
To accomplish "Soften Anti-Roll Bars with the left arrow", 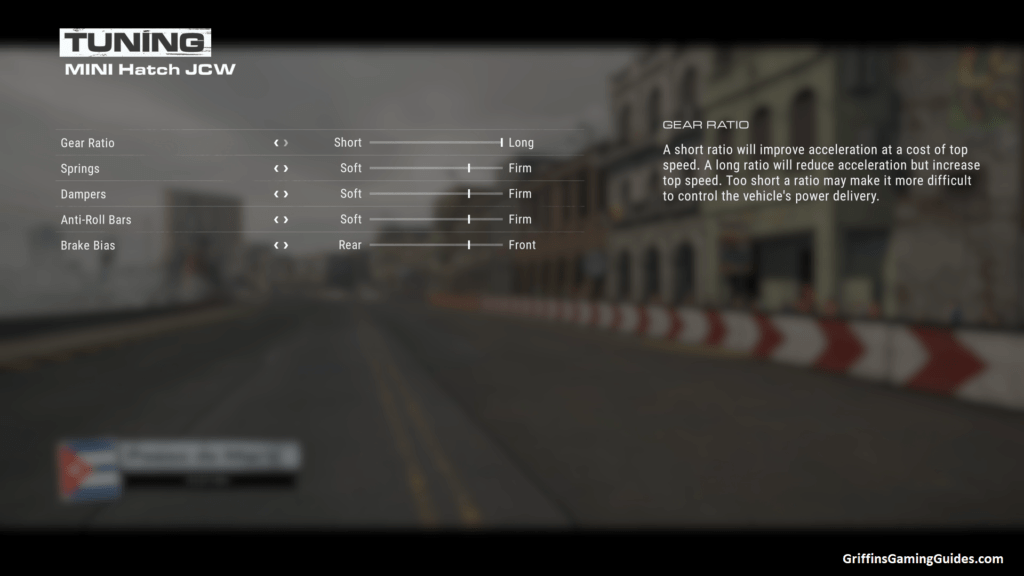I will (276, 220).
